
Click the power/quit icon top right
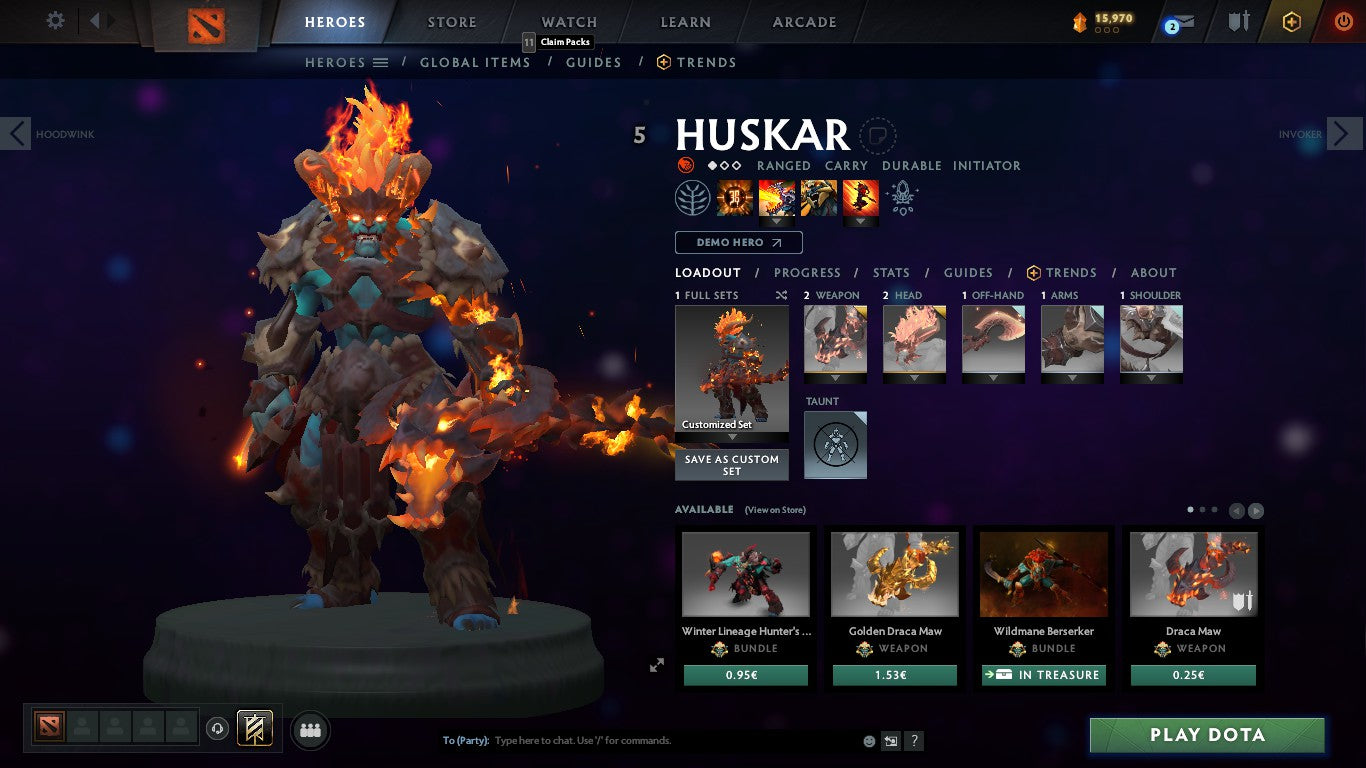coord(1344,20)
